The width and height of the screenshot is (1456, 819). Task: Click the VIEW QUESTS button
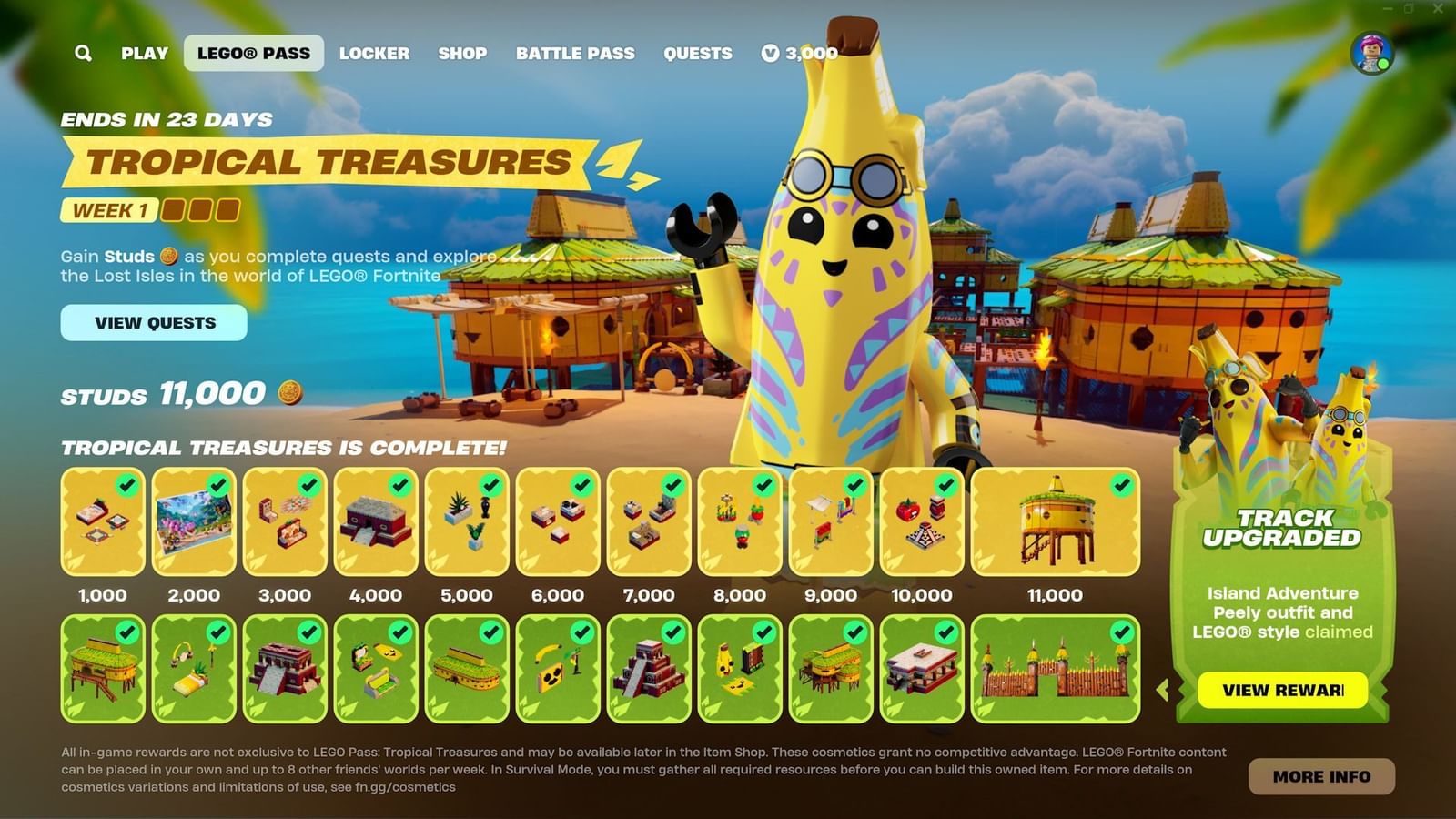click(x=155, y=323)
